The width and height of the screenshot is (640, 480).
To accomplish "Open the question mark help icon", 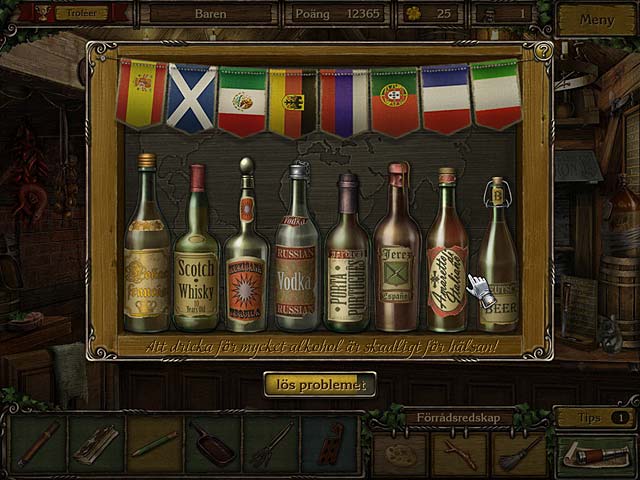I will click(x=543, y=50).
